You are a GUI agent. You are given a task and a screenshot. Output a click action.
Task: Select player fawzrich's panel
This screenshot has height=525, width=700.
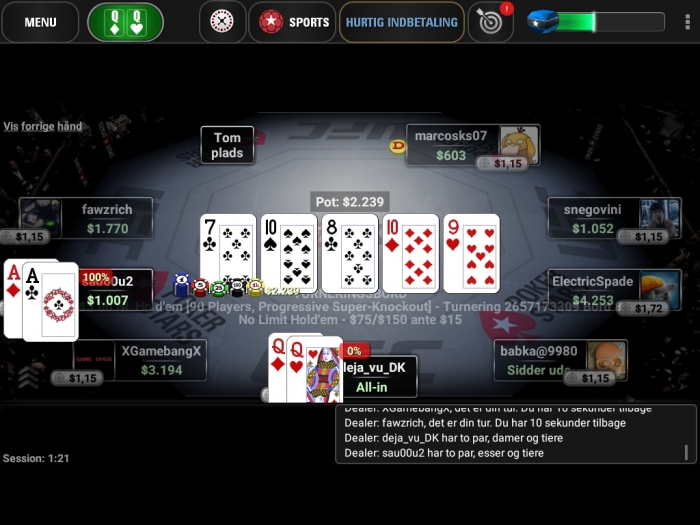[106, 219]
